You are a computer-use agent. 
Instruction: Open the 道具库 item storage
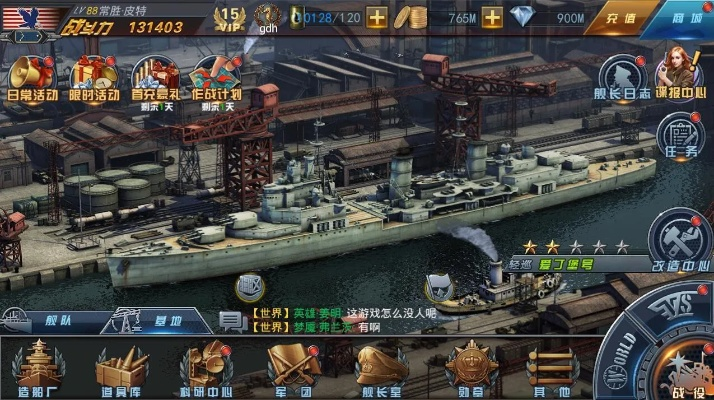120,368
